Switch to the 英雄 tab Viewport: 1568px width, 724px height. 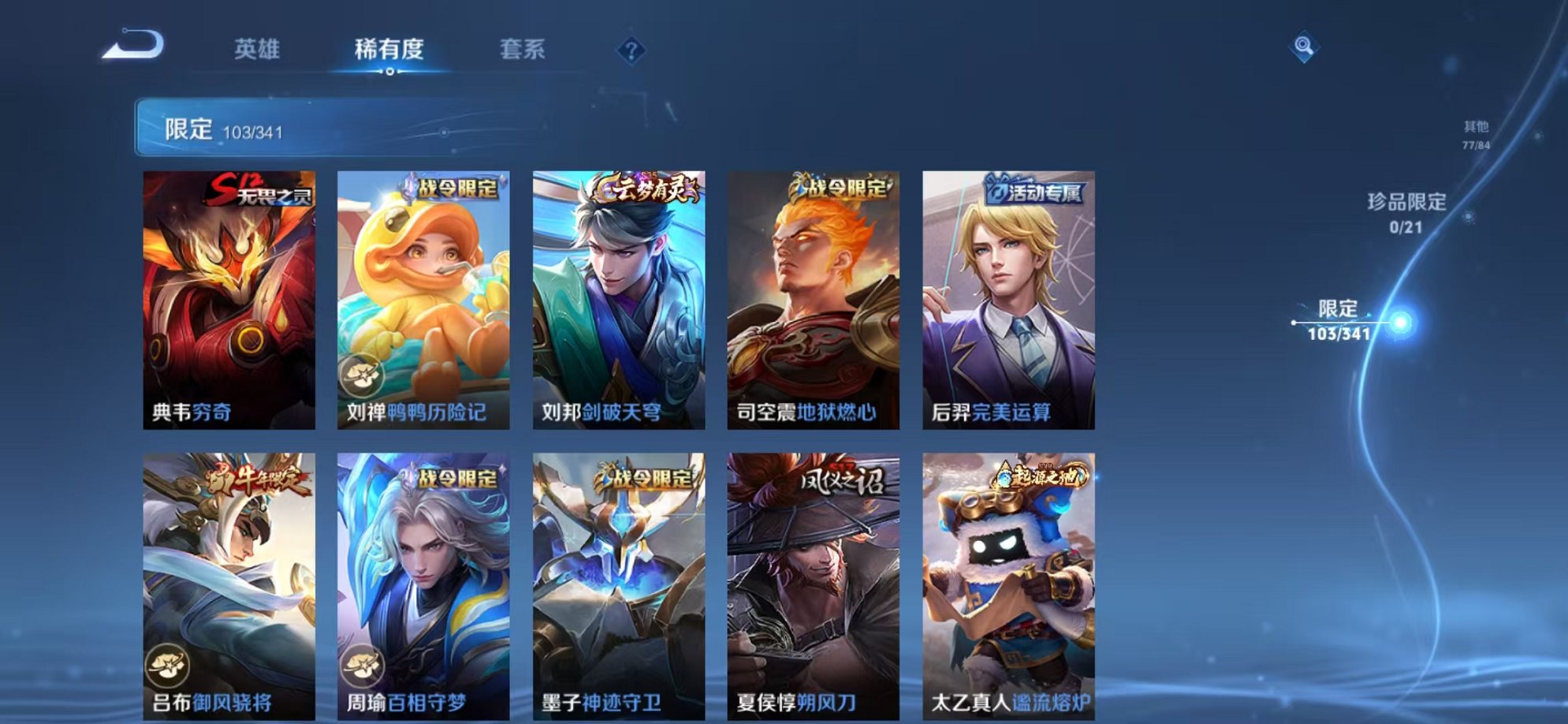tap(259, 49)
